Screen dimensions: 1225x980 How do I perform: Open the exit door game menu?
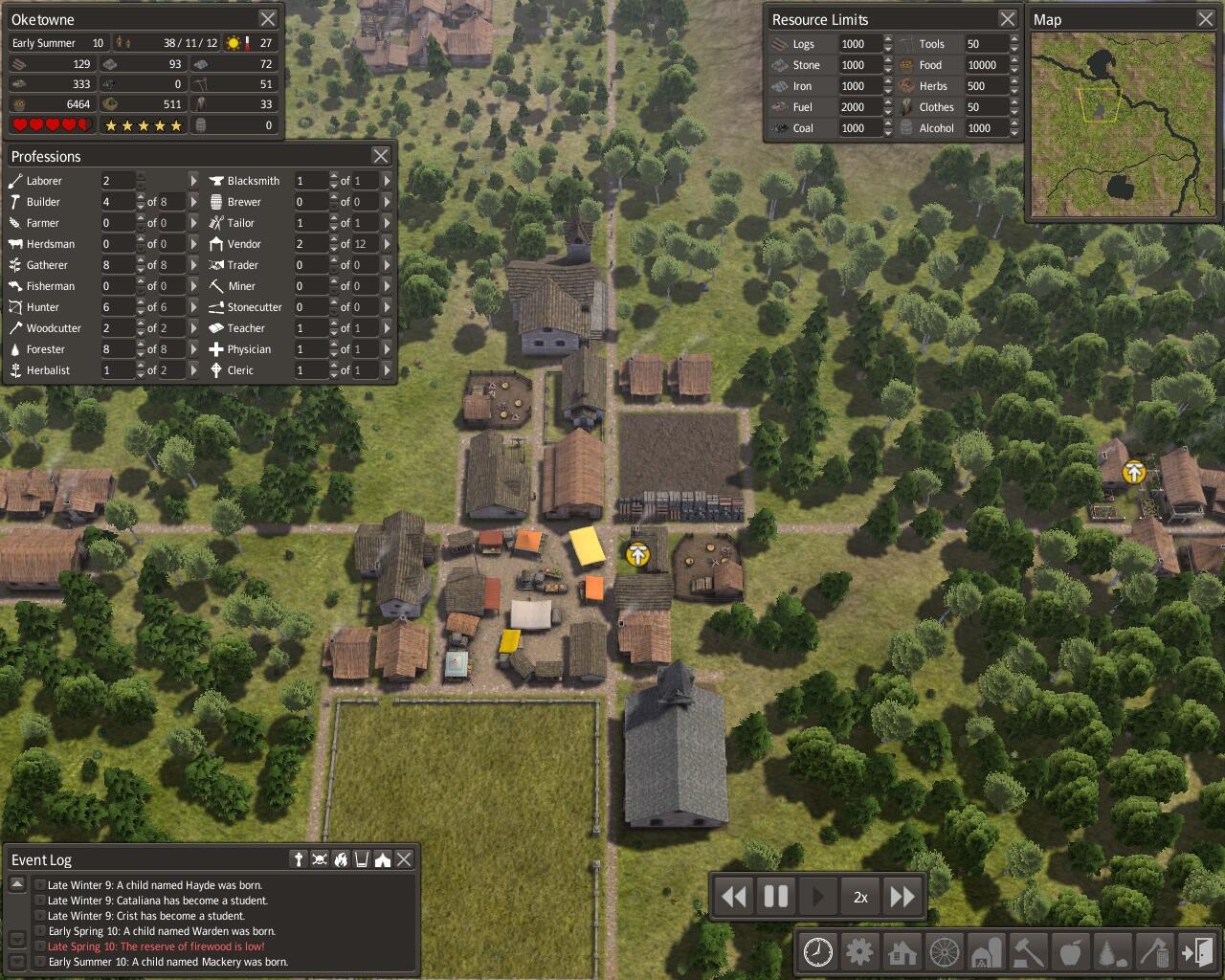point(1197,952)
